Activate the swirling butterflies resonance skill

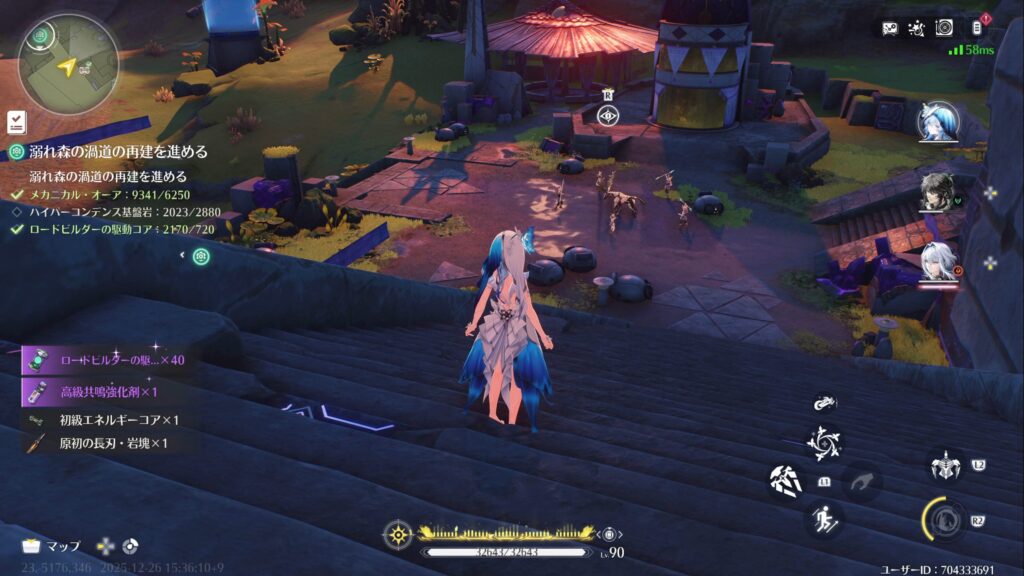[824, 443]
